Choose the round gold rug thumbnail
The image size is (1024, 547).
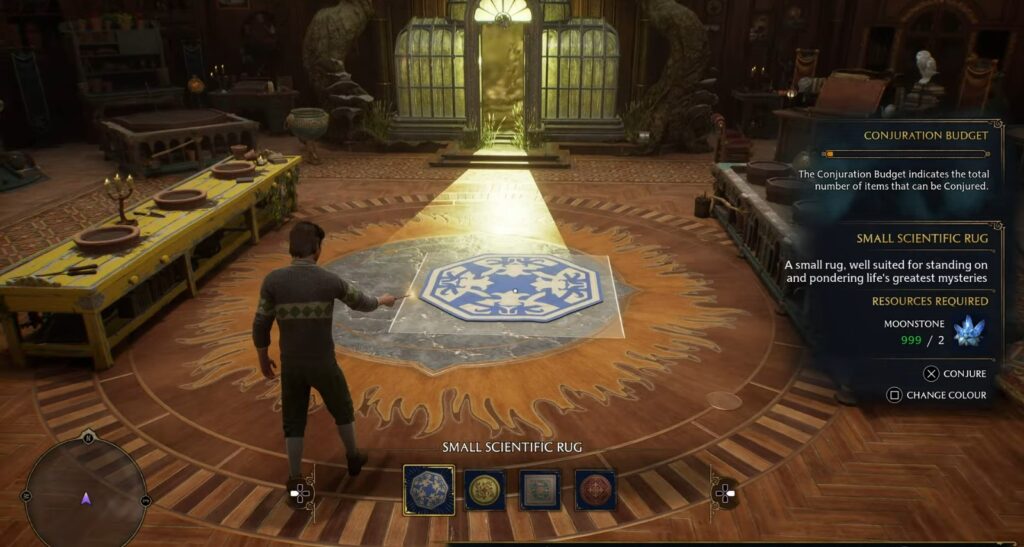click(x=484, y=490)
